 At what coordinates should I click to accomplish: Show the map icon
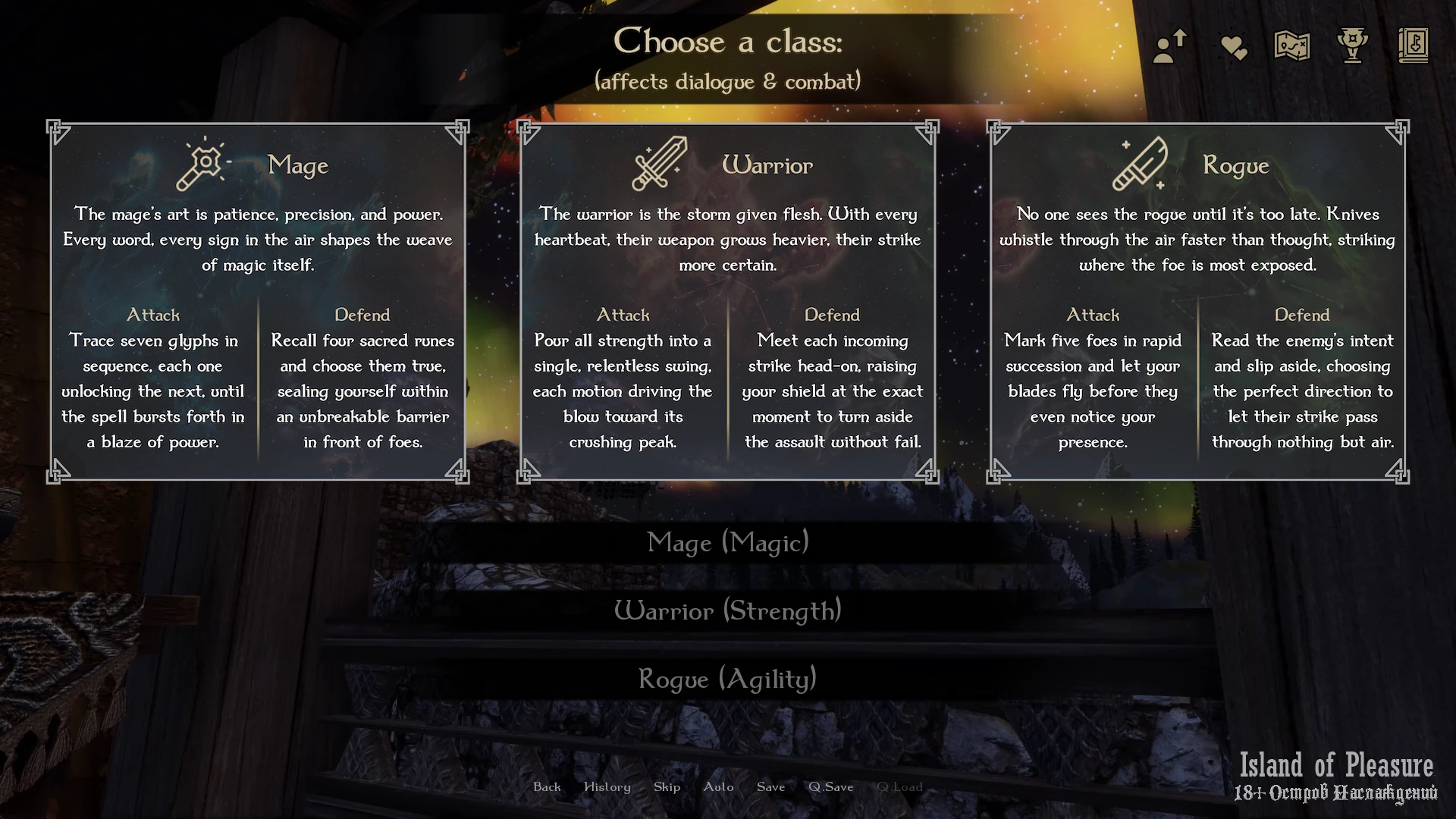tap(1292, 46)
